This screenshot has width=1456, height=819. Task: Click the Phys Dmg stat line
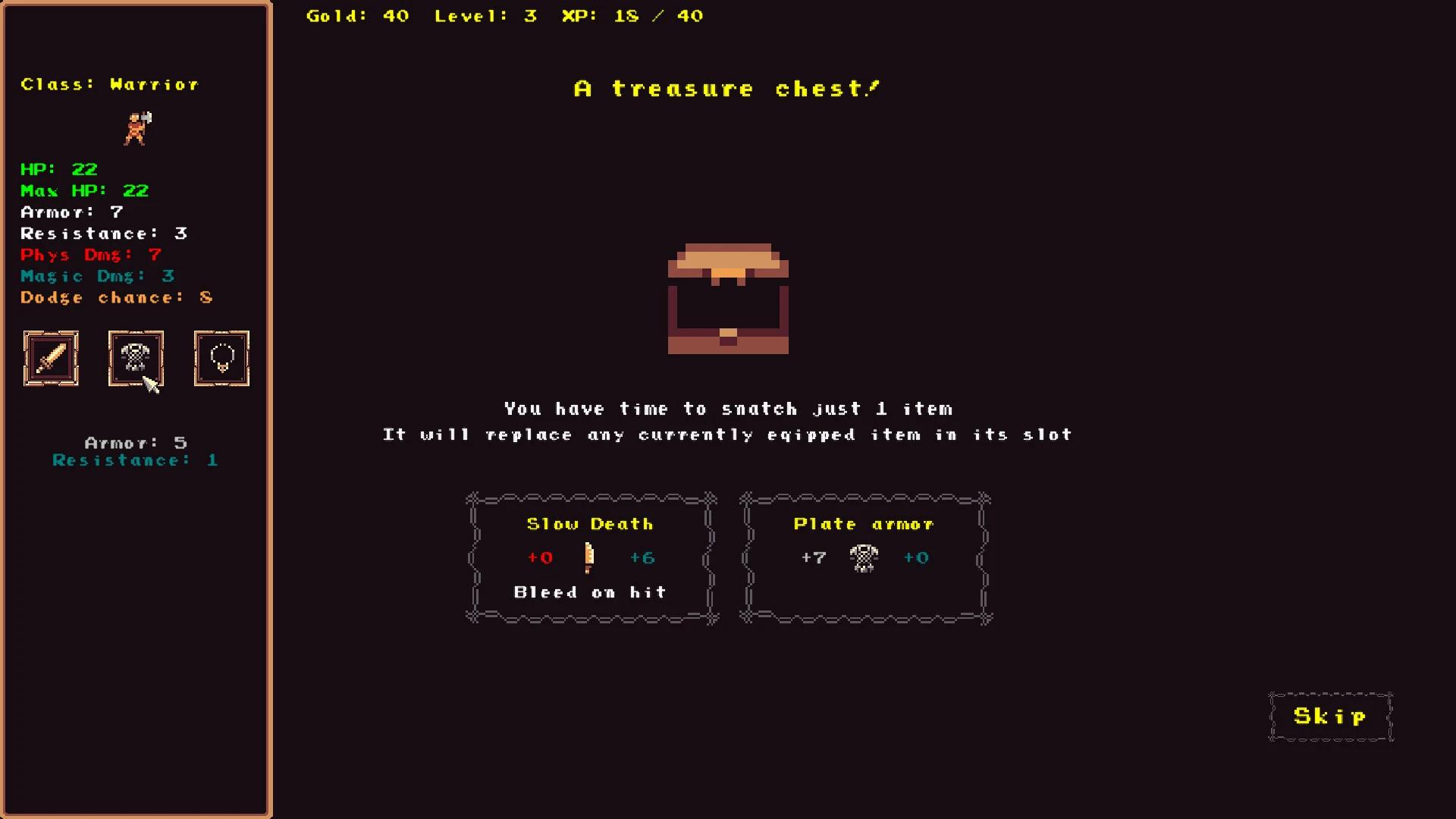(x=90, y=255)
